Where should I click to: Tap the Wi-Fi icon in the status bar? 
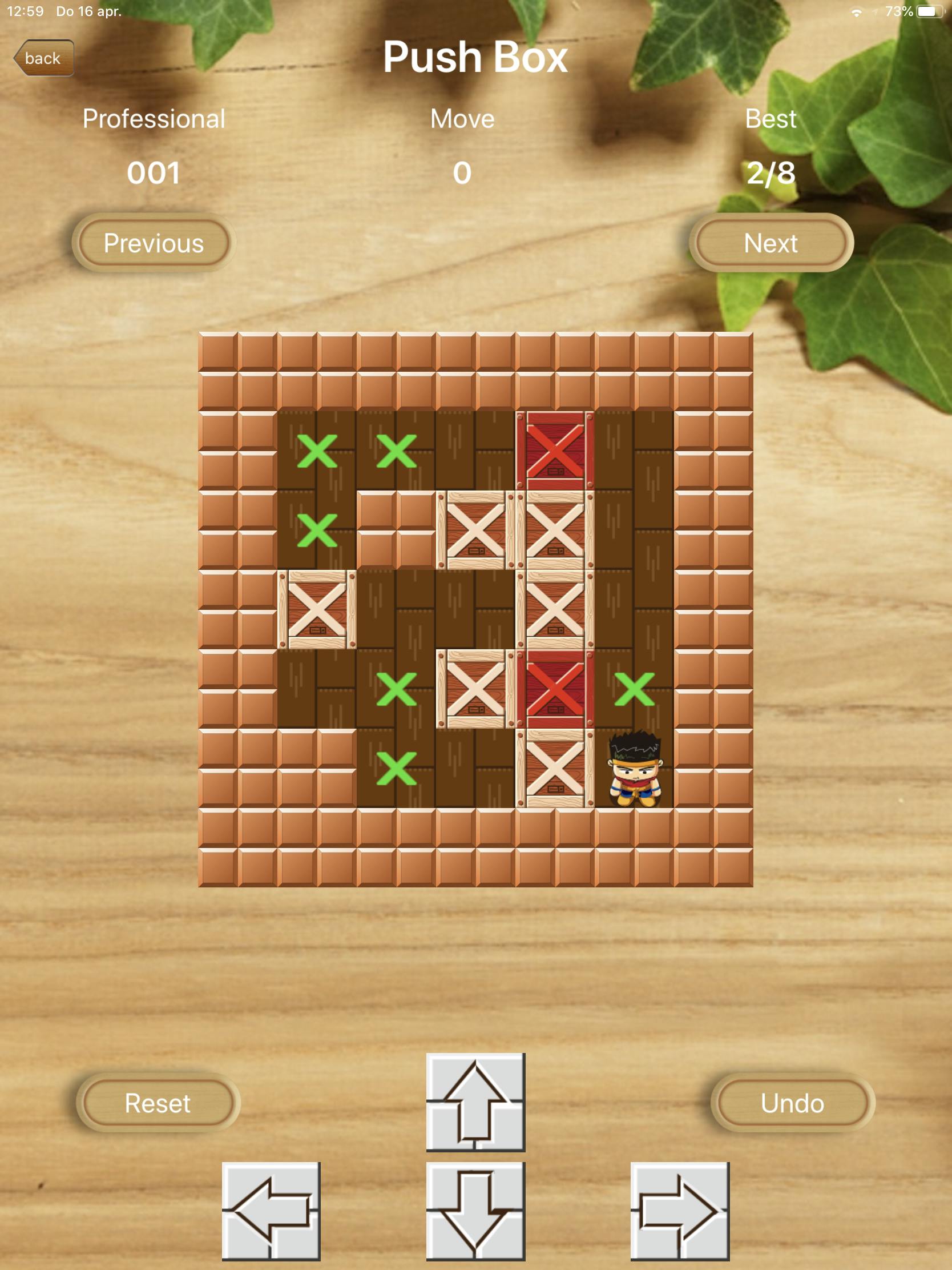[857, 10]
